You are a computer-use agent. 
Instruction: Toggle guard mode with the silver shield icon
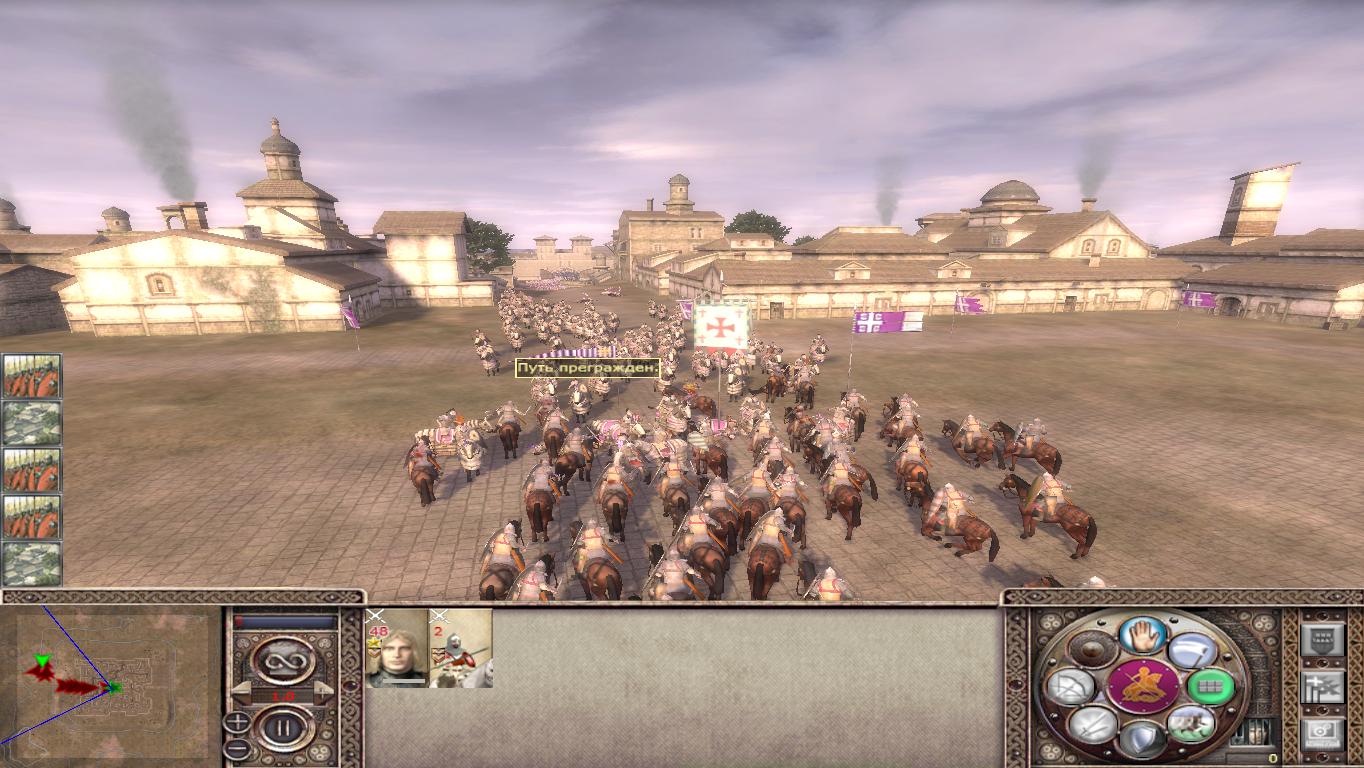[1142, 739]
